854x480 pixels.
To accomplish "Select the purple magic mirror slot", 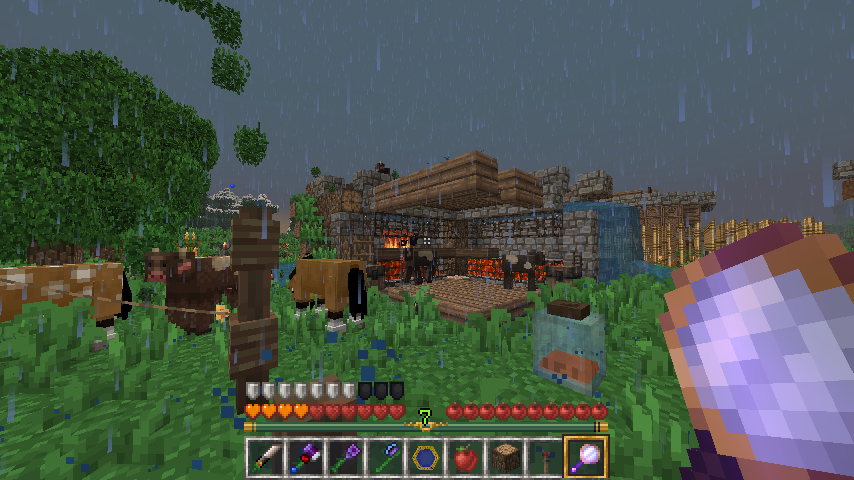I will coord(586,457).
